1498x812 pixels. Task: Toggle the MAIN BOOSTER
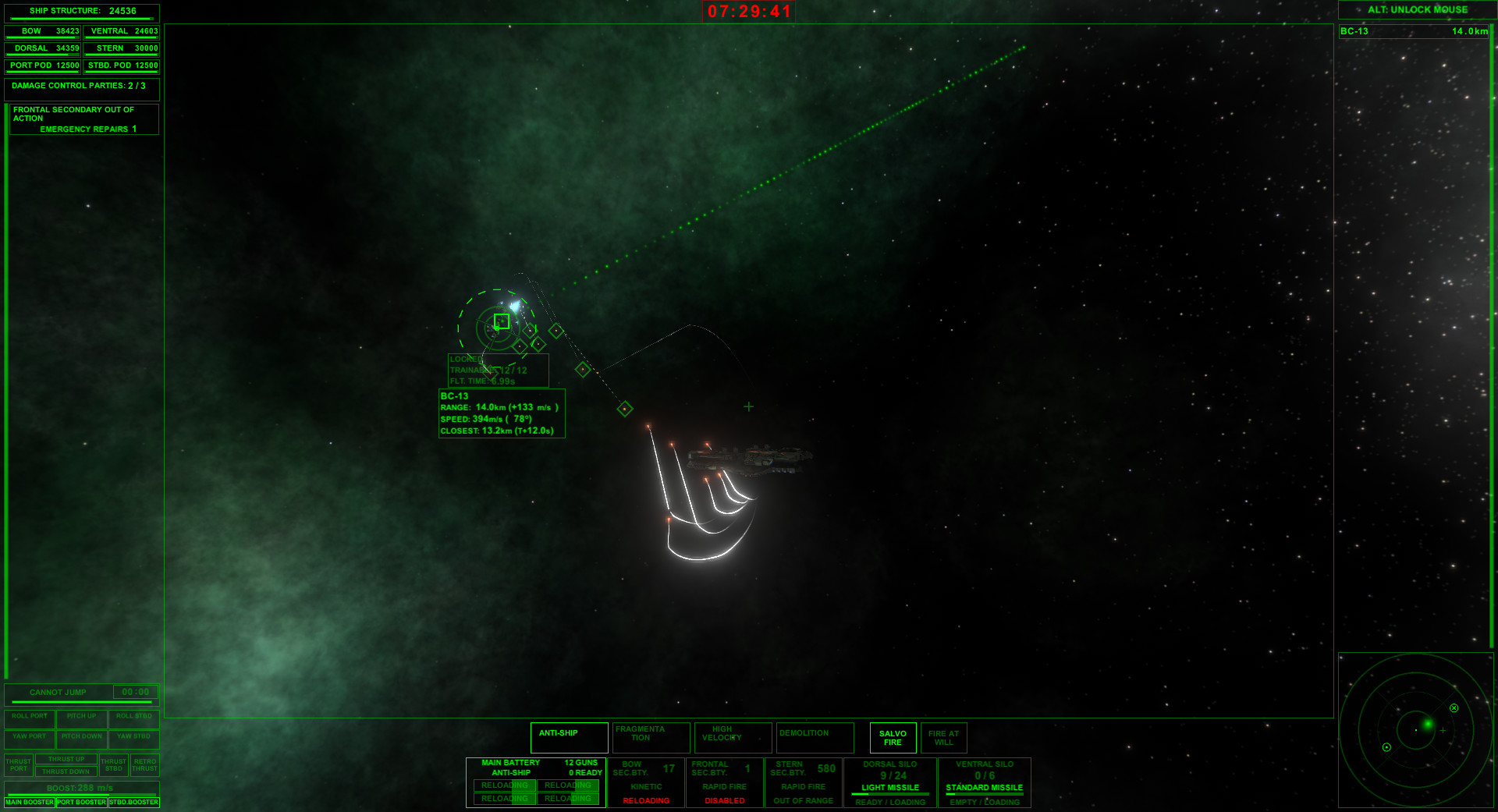(x=30, y=802)
